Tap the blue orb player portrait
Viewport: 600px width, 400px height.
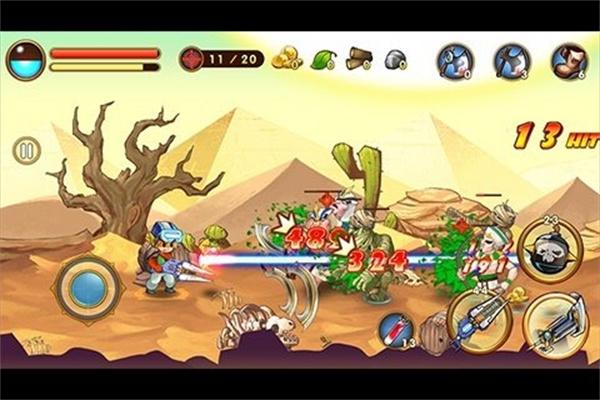point(25,60)
